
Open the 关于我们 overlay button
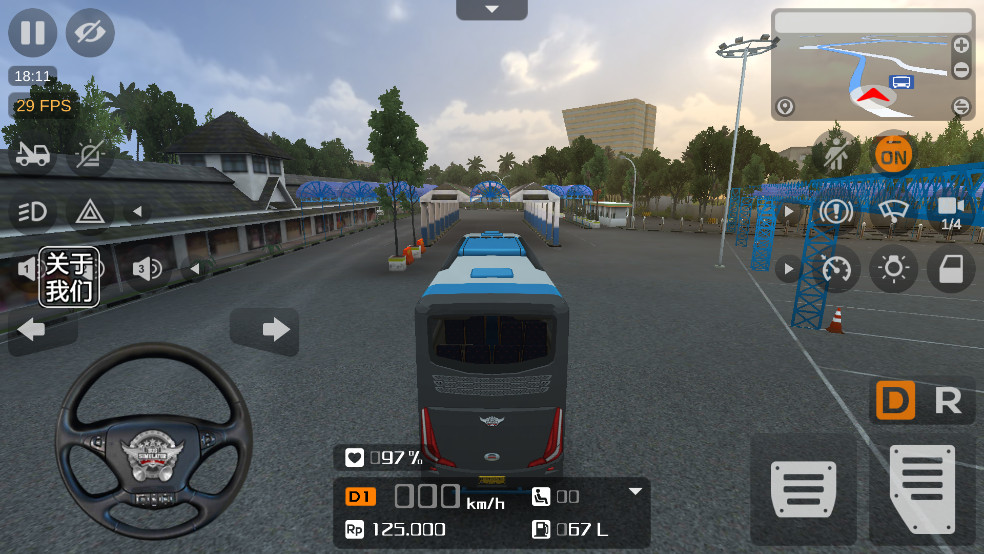(69, 277)
